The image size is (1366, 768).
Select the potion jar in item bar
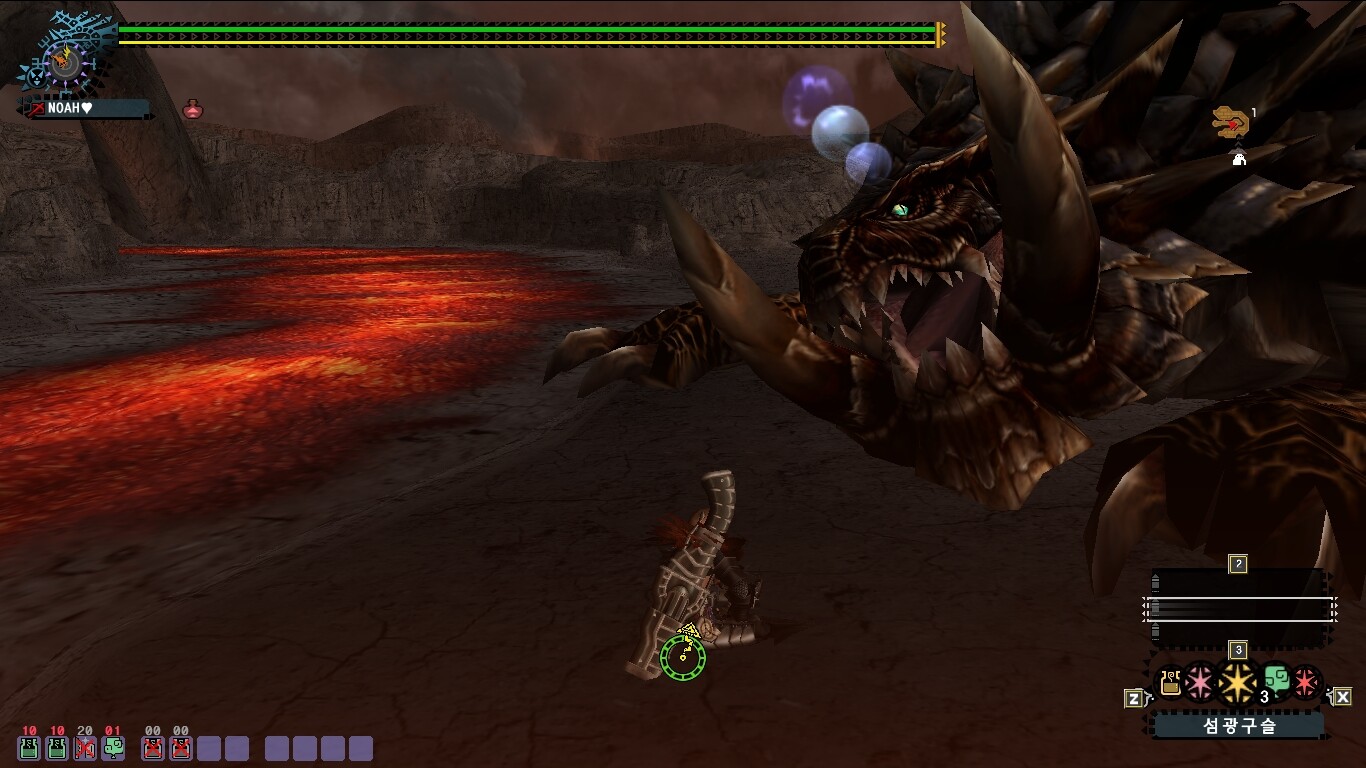[1170, 683]
